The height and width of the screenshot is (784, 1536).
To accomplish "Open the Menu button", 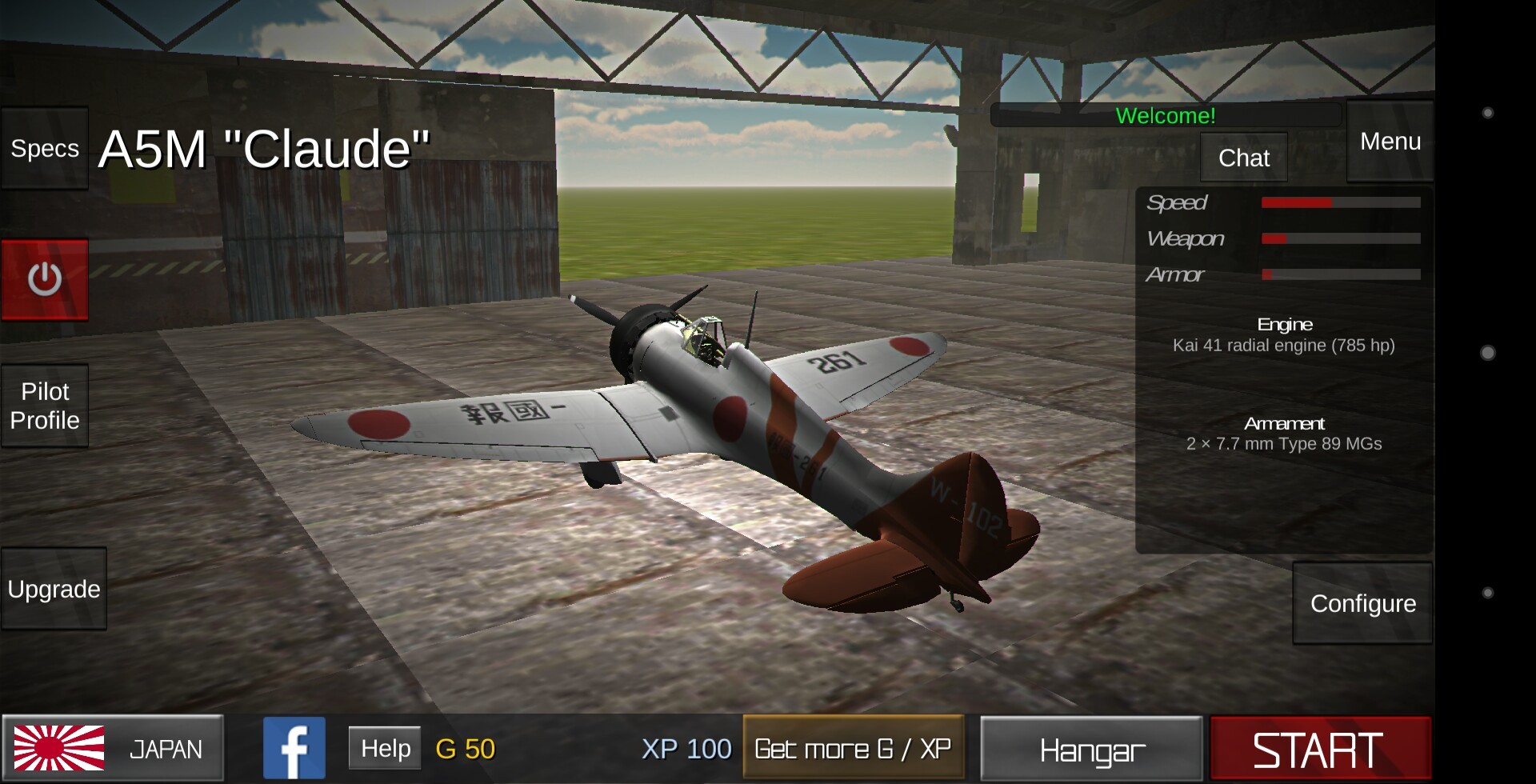I will pyautogui.click(x=1390, y=142).
